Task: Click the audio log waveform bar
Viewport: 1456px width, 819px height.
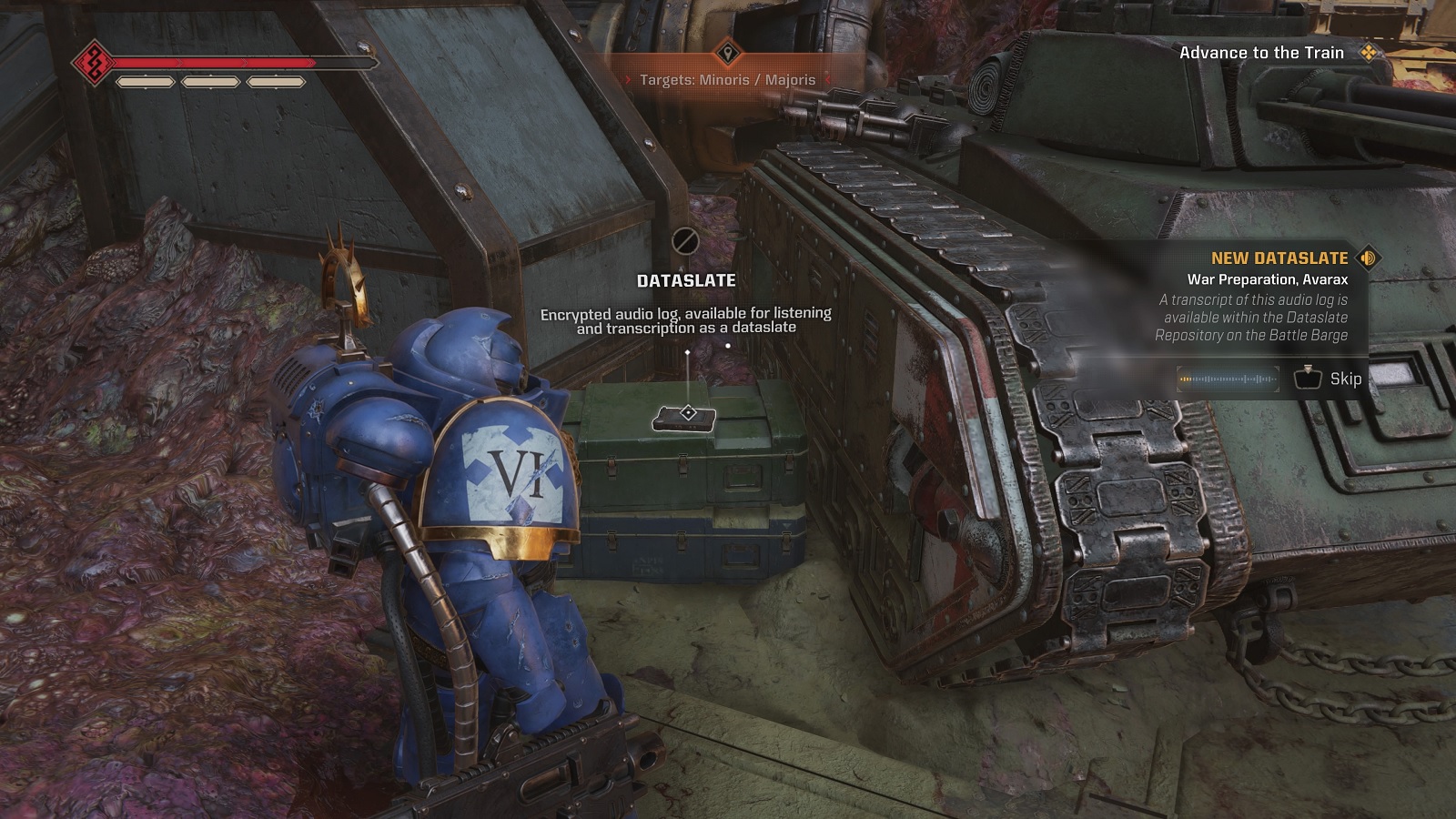Action: [x=1228, y=379]
